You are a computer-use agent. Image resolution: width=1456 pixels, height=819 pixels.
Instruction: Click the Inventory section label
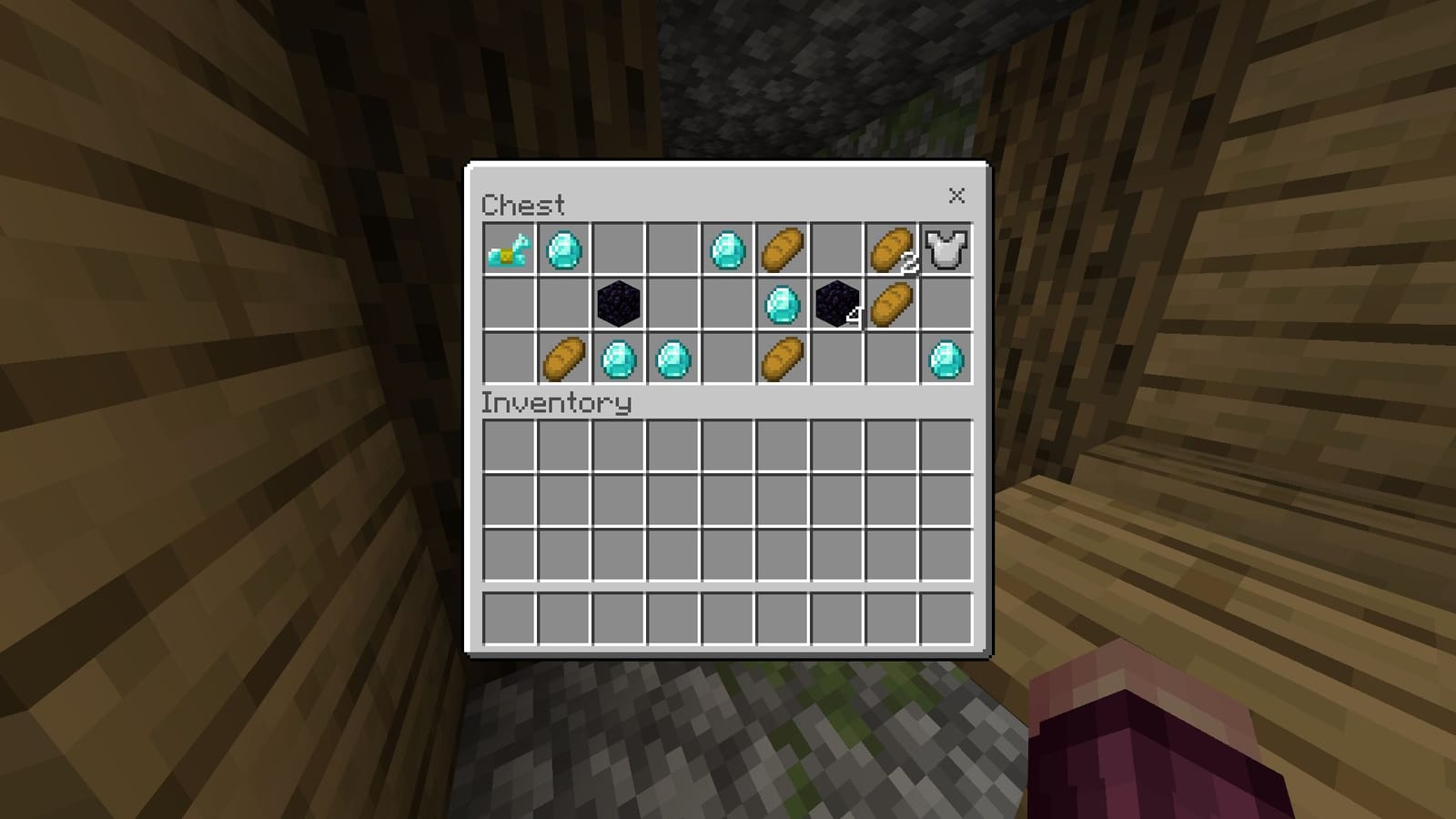point(557,401)
